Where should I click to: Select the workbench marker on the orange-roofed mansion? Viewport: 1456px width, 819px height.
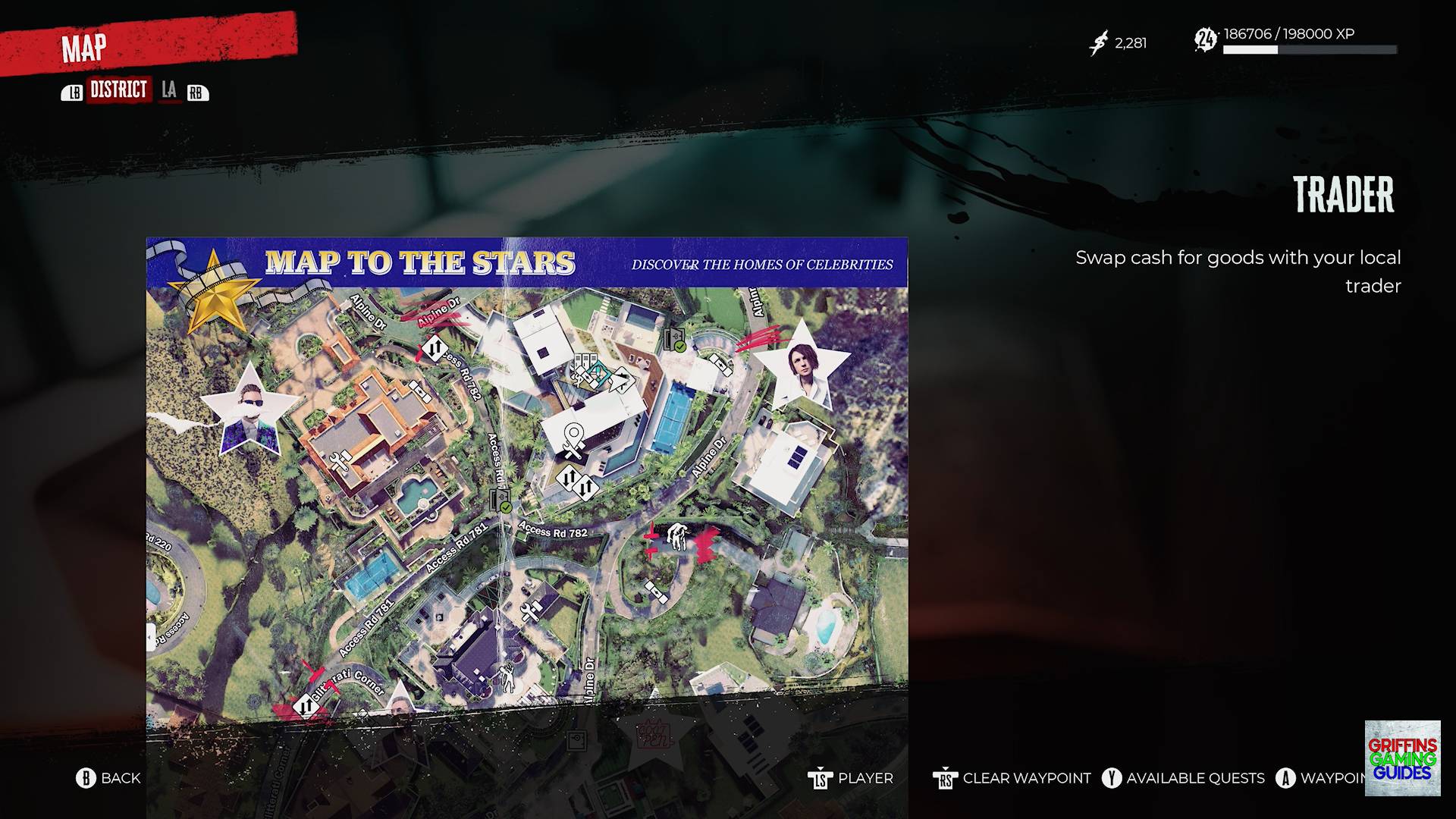pos(339,461)
